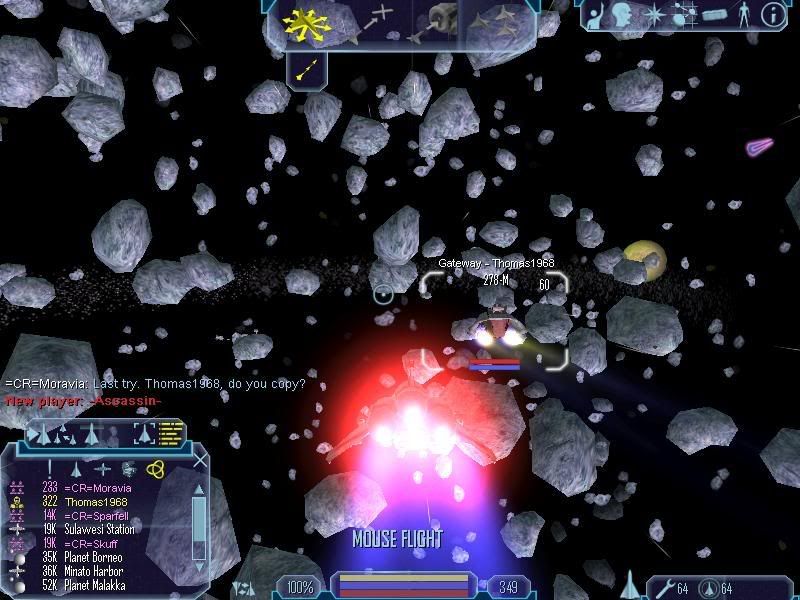Screen dimensions: 800x600
Task: Filter contacts by the yellow loot rings icon
Action: pyautogui.click(x=154, y=468)
